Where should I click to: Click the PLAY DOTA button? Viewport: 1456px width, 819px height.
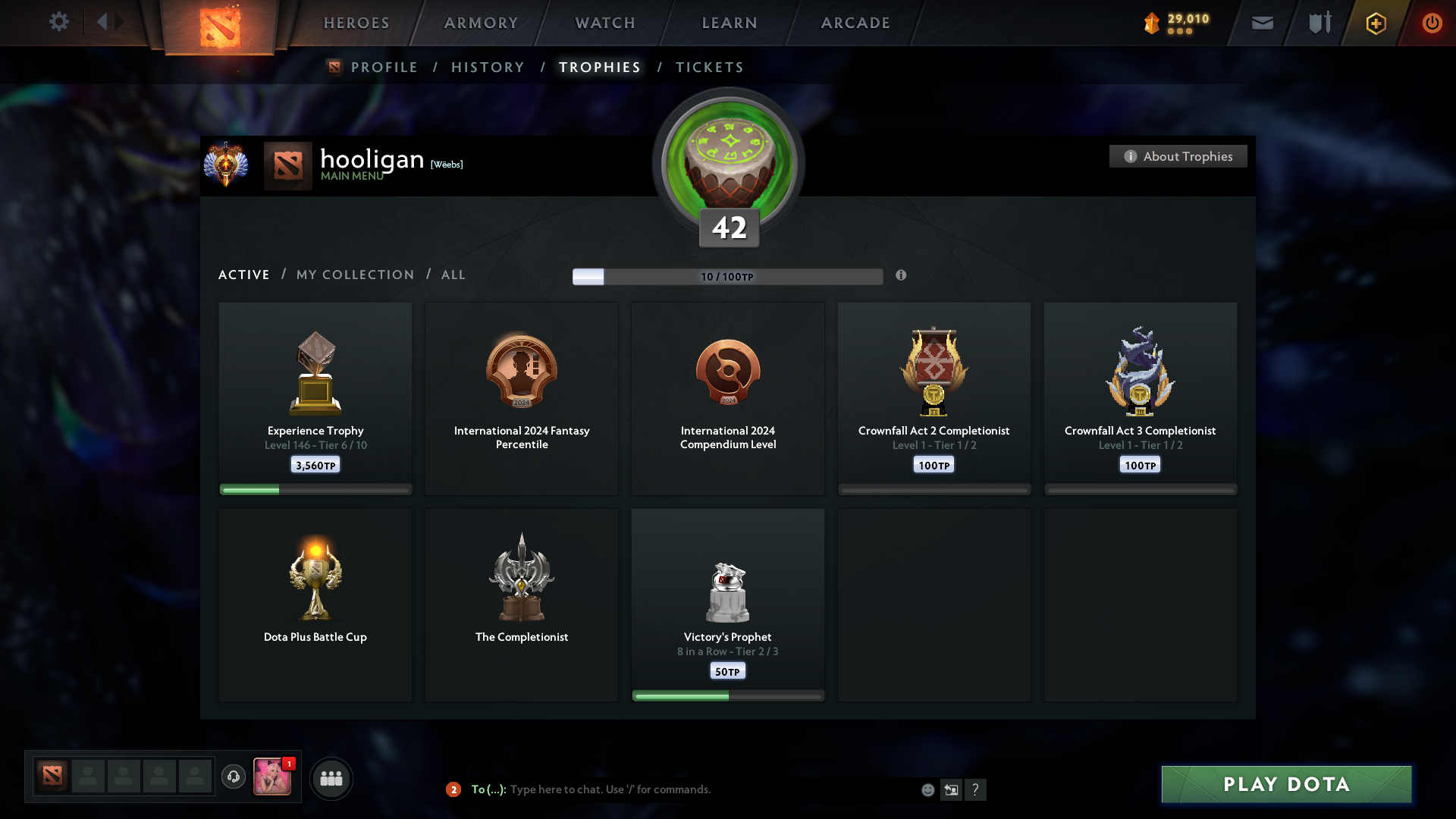click(1285, 784)
